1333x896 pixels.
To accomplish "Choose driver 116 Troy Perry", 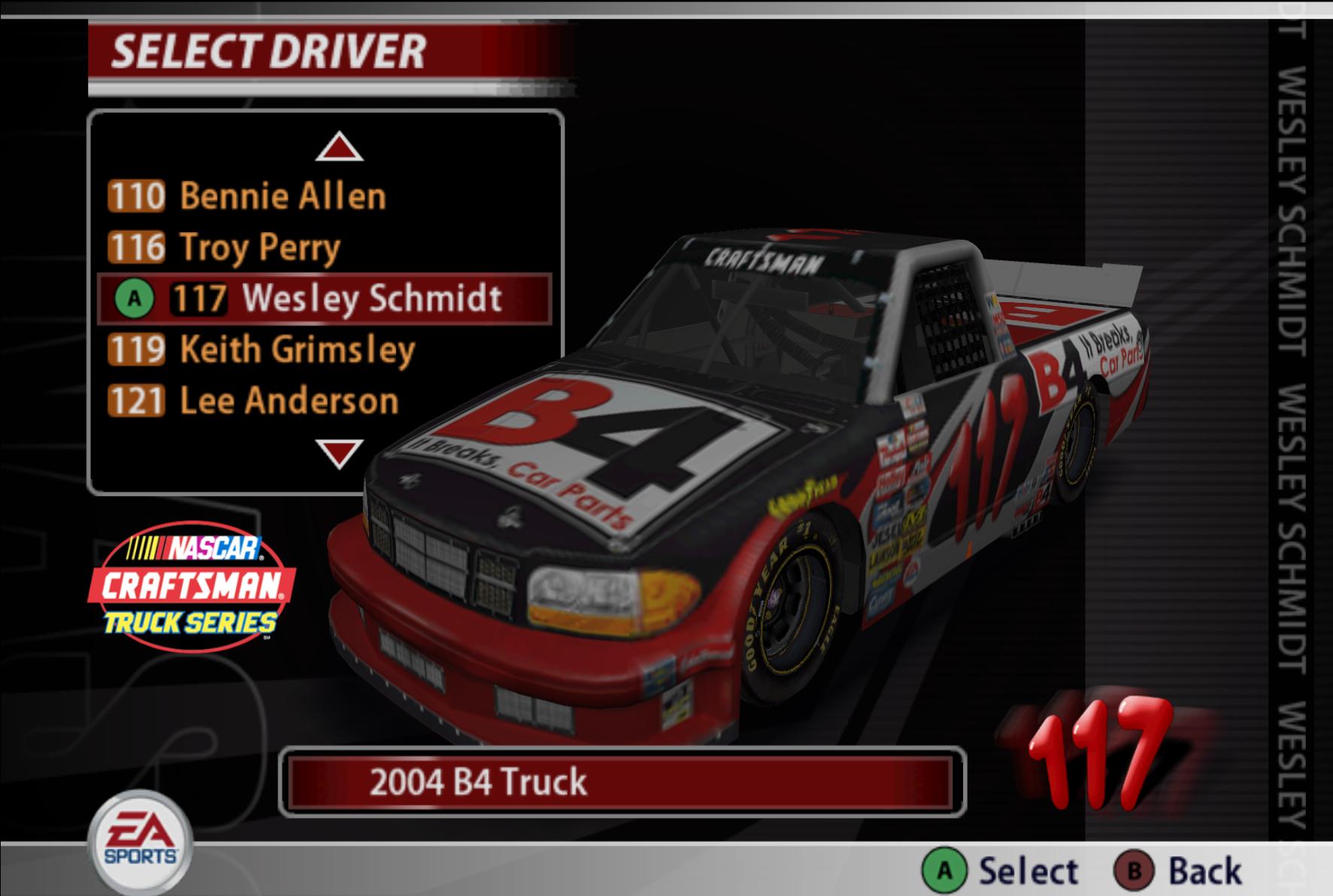I will [226, 247].
